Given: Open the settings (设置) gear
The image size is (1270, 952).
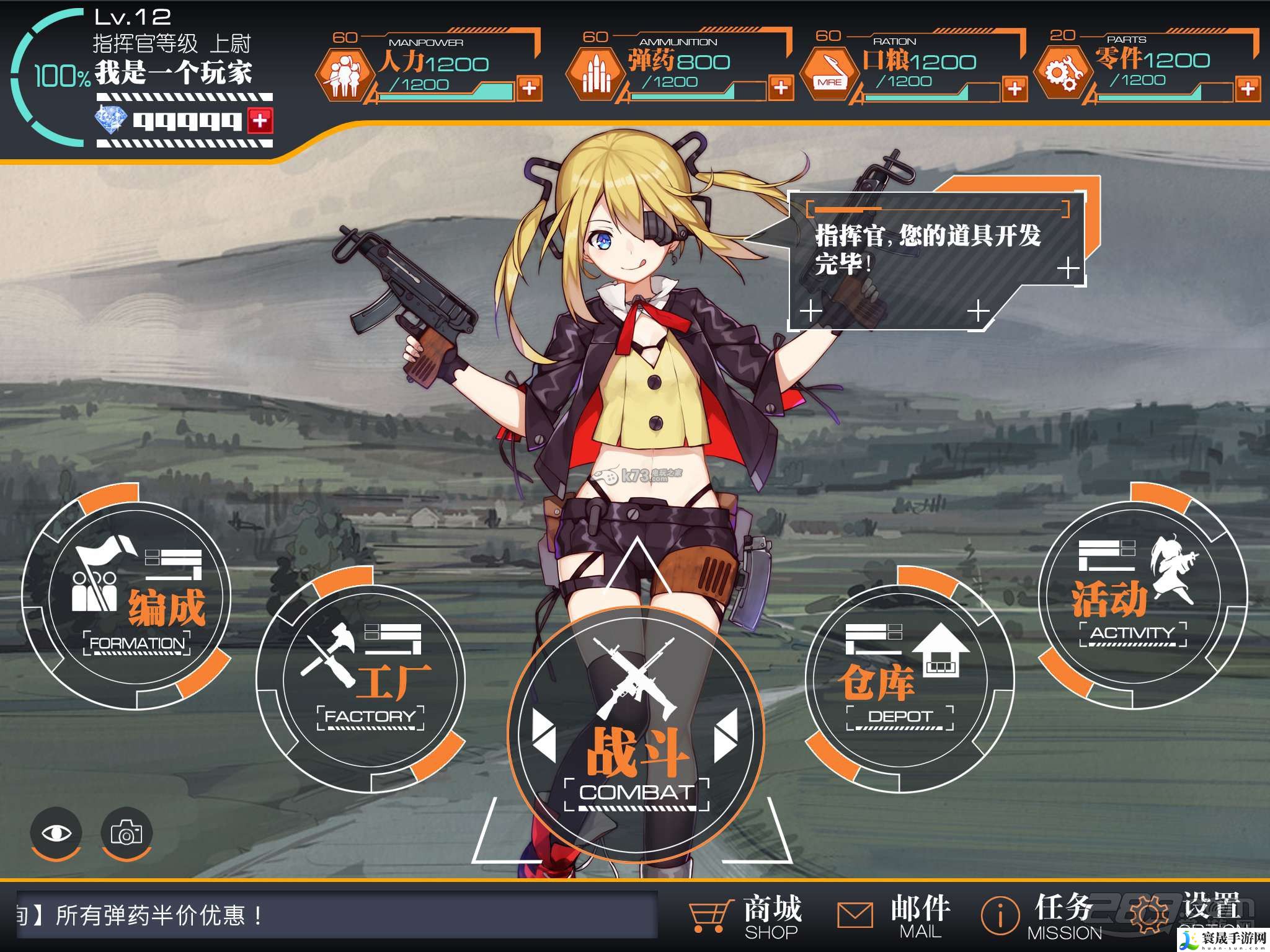Looking at the screenshot, I should tap(1184, 915).
